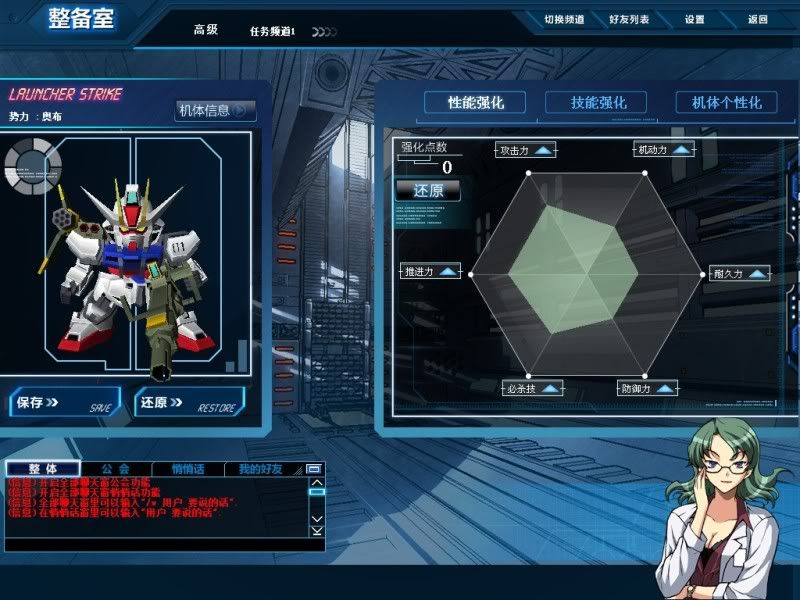
Task: Increase the 耐久力 durability stat
Action: (x=758, y=273)
